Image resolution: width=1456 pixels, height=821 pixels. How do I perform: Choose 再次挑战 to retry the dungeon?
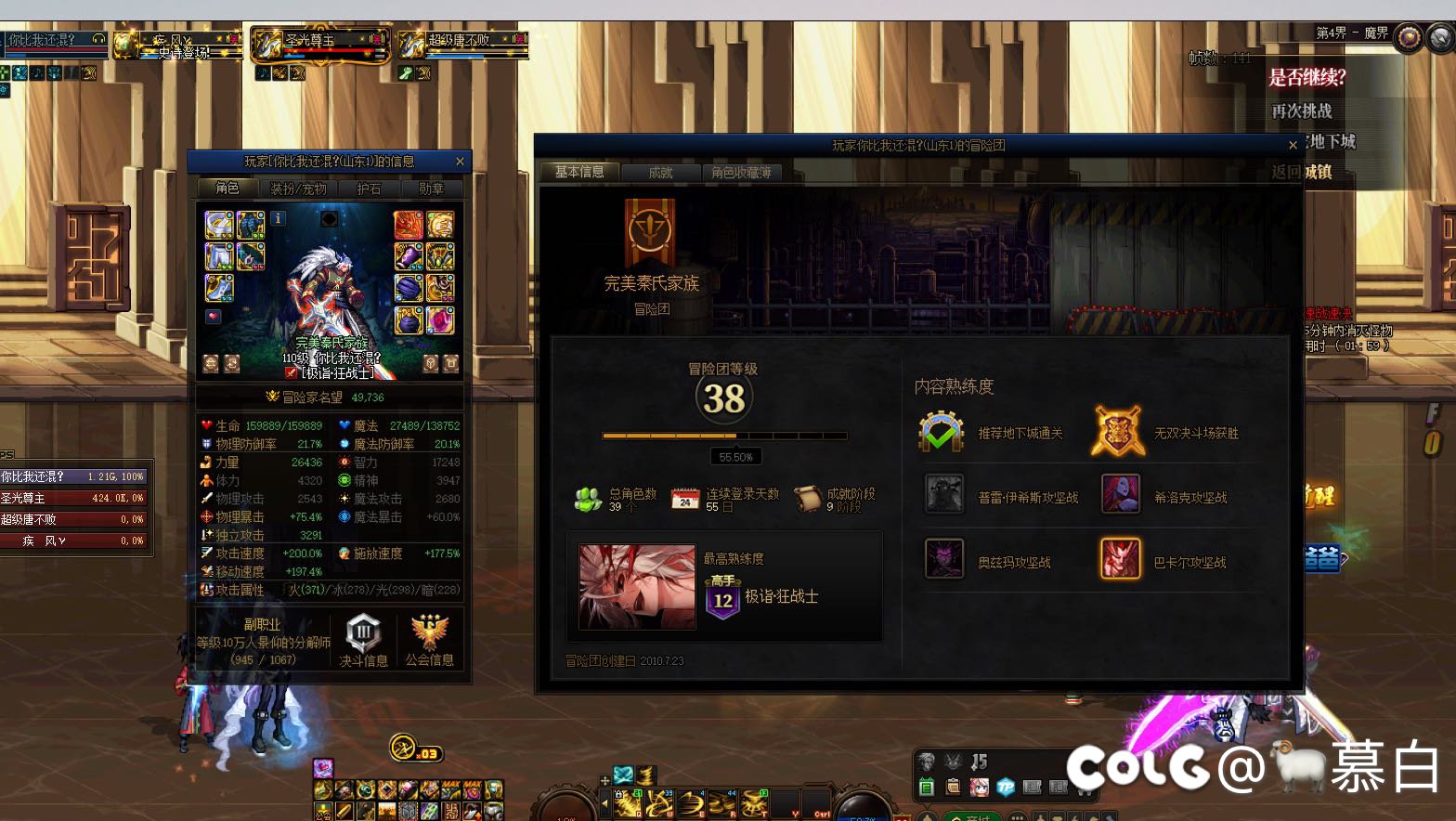[x=1302, y=111]
